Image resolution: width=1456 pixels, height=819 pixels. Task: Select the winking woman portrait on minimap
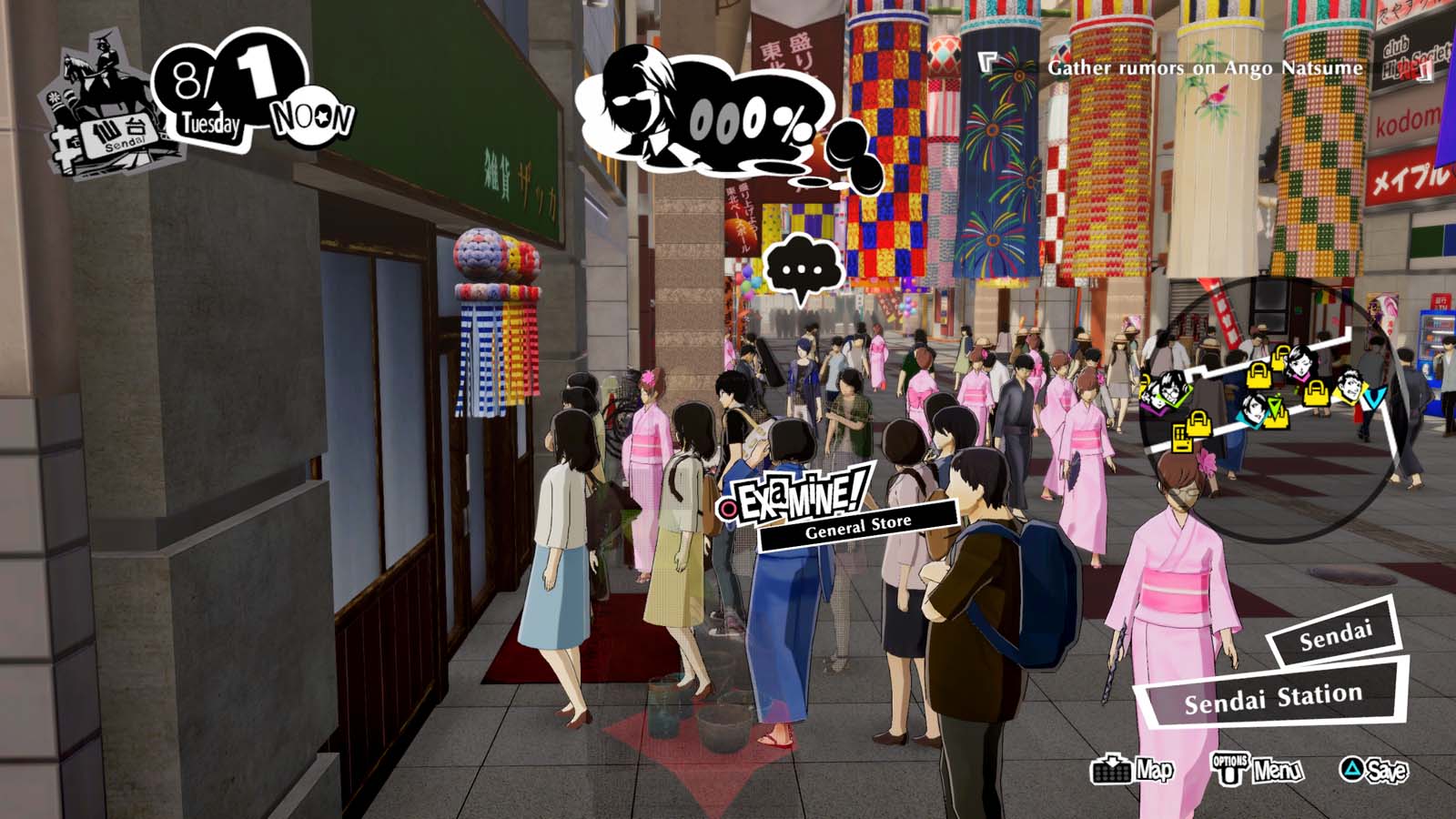click(1300, 363)
